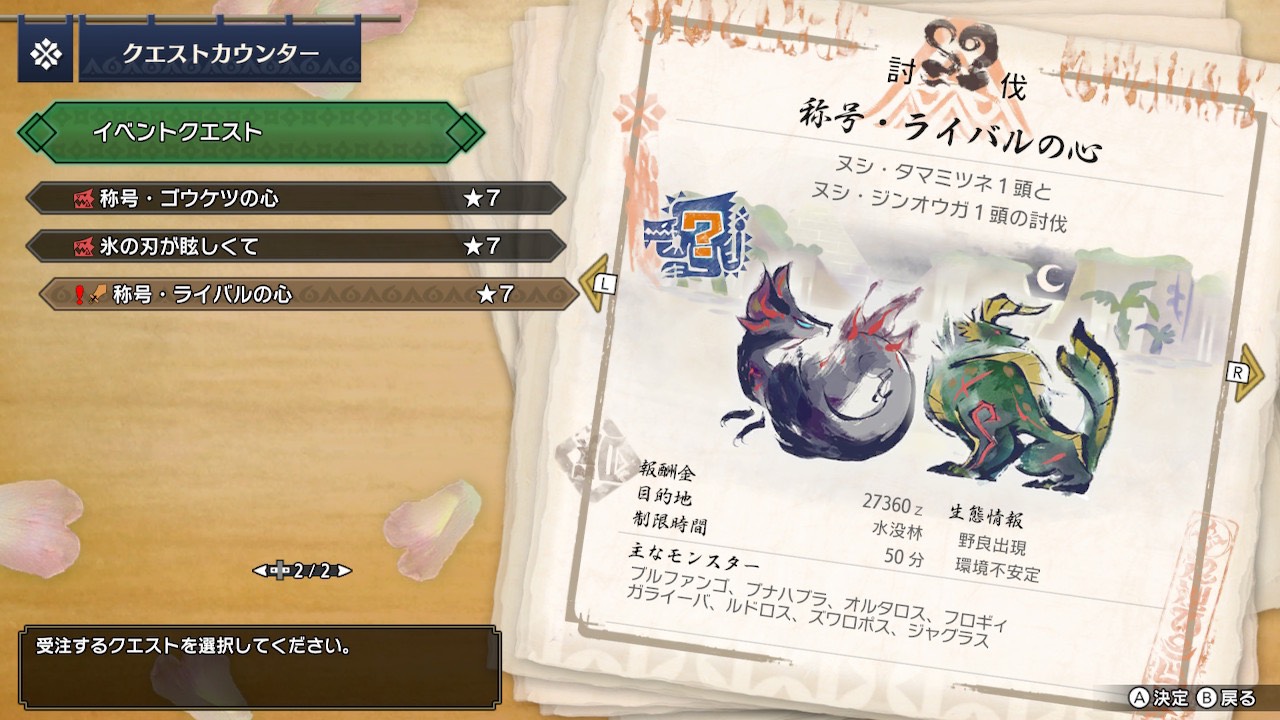Click the 2/2 page indicator
Screen dimensions: 1280x720
(x=302, y=571)
